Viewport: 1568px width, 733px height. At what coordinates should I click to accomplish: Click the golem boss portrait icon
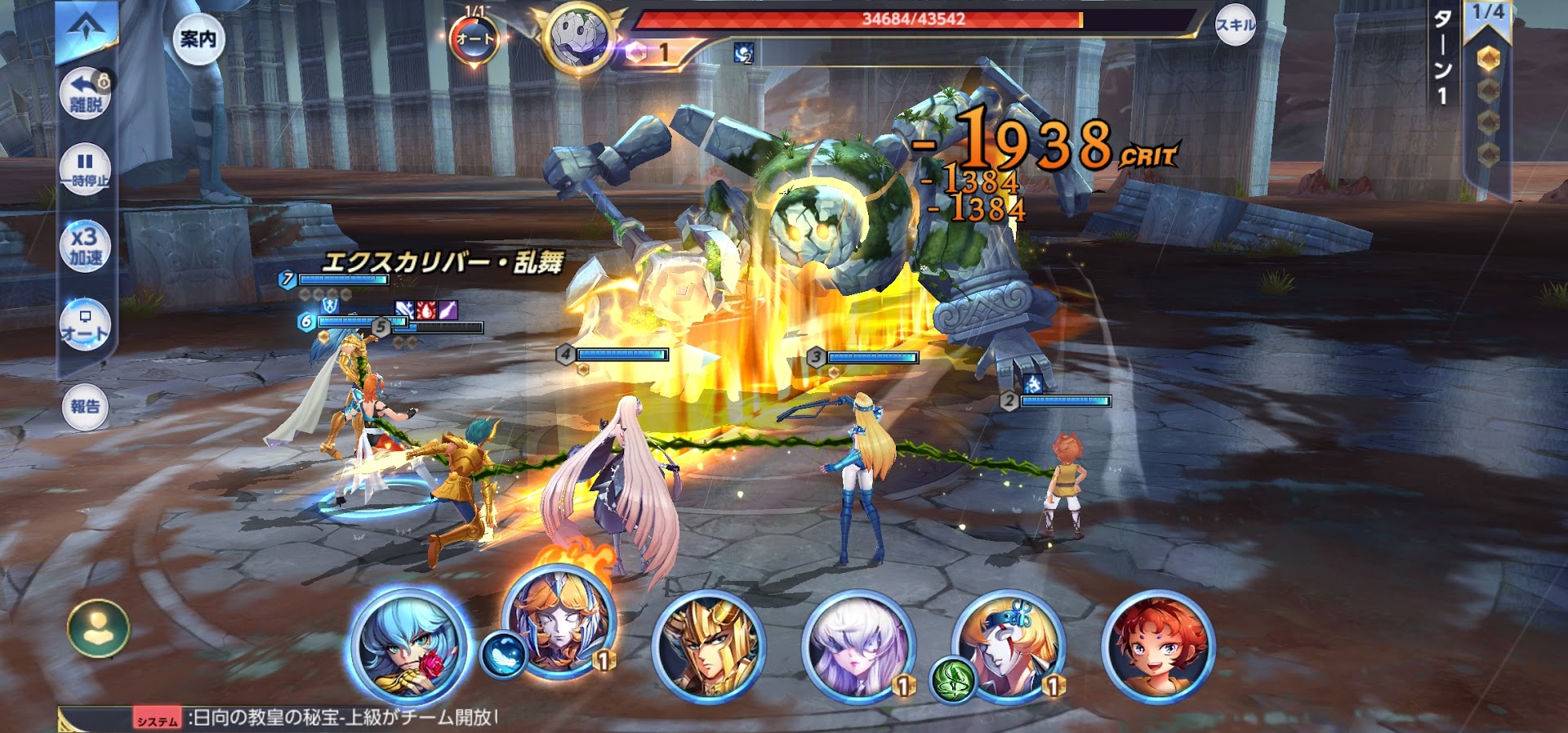(579, 38)
